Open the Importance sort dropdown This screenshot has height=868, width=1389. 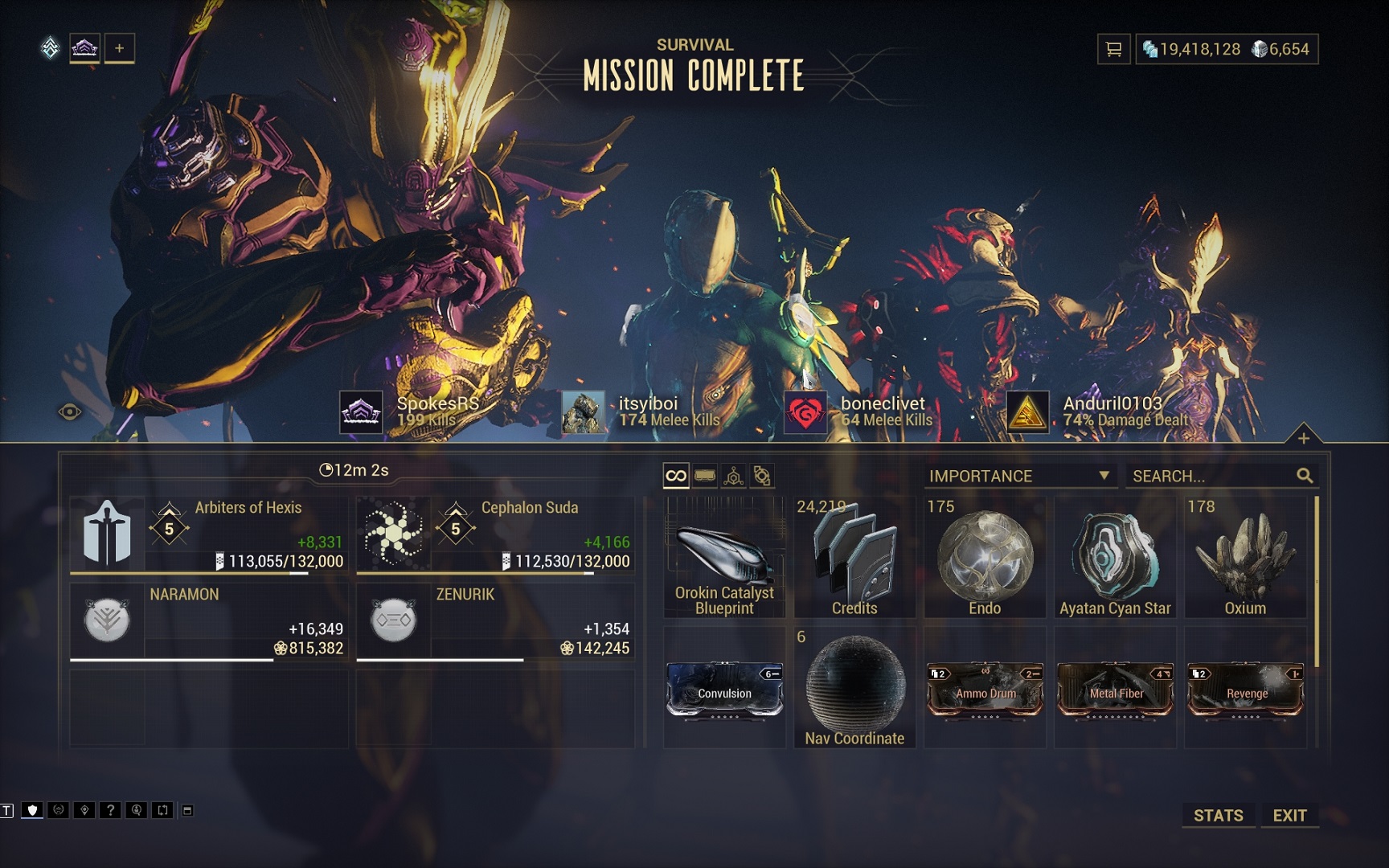[x=1019, y=476]
